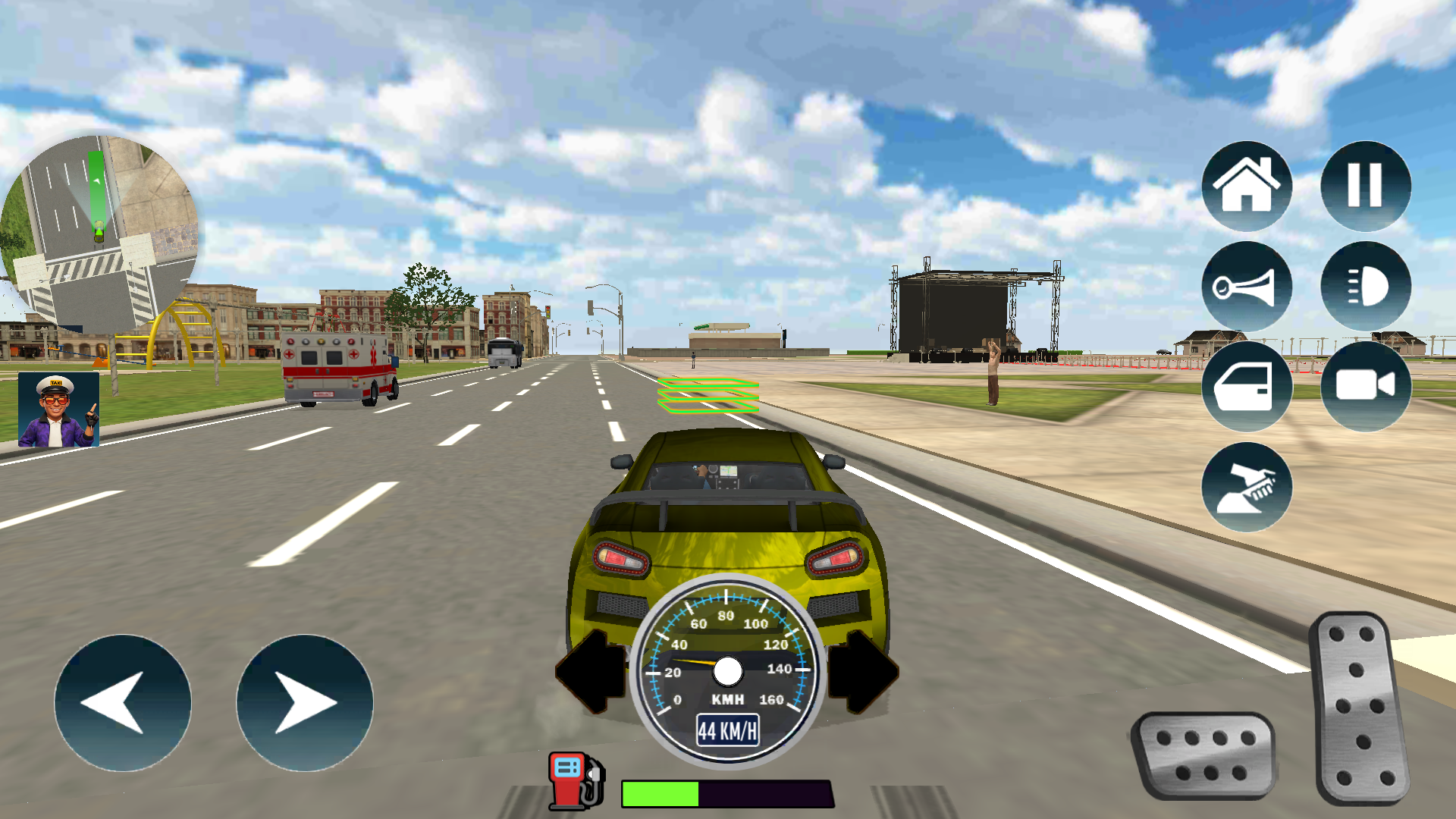
Task: Return to the main menu via home
Action: point(1246,184)
